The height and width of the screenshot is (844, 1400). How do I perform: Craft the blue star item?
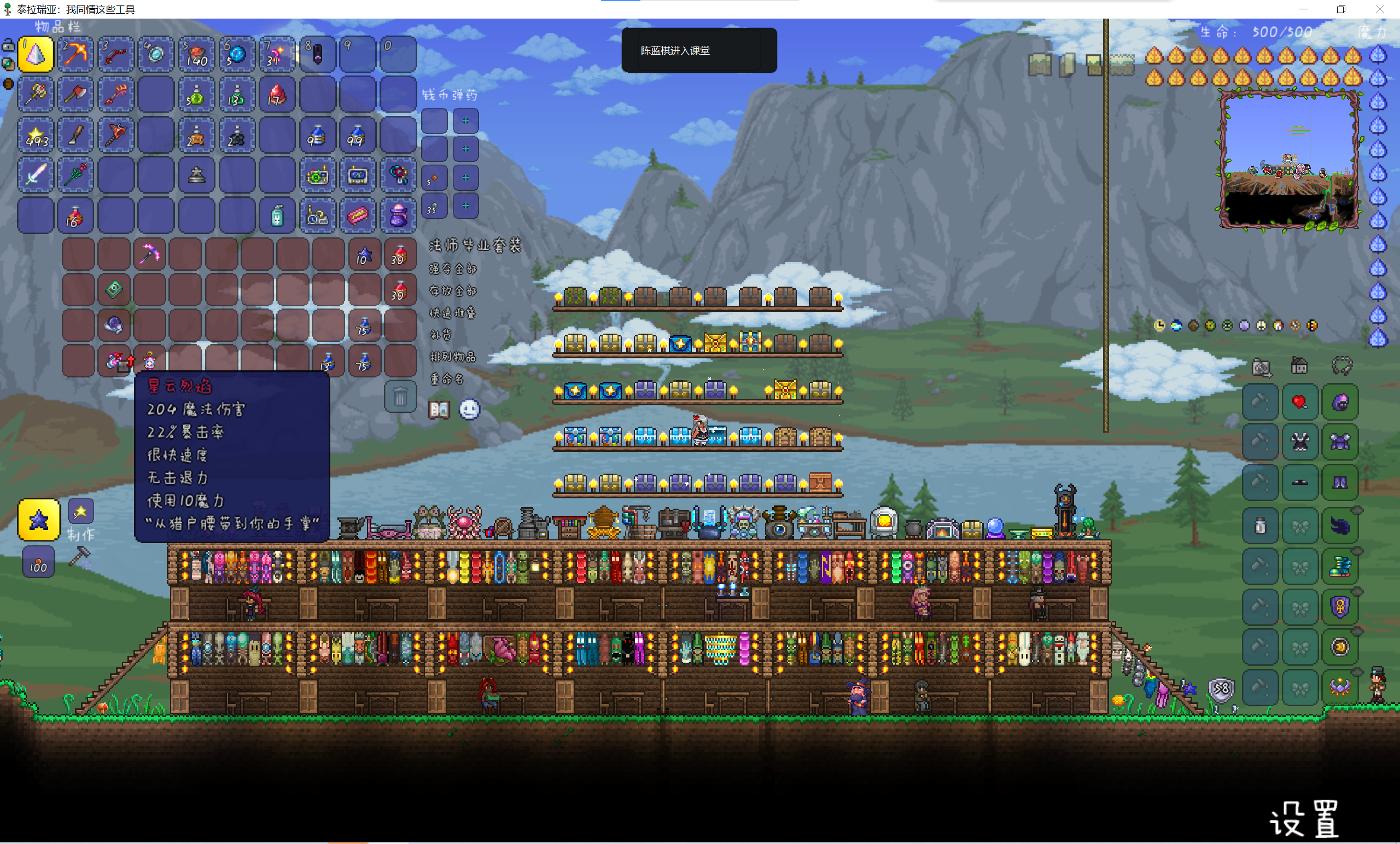click(x=39, y=520)
